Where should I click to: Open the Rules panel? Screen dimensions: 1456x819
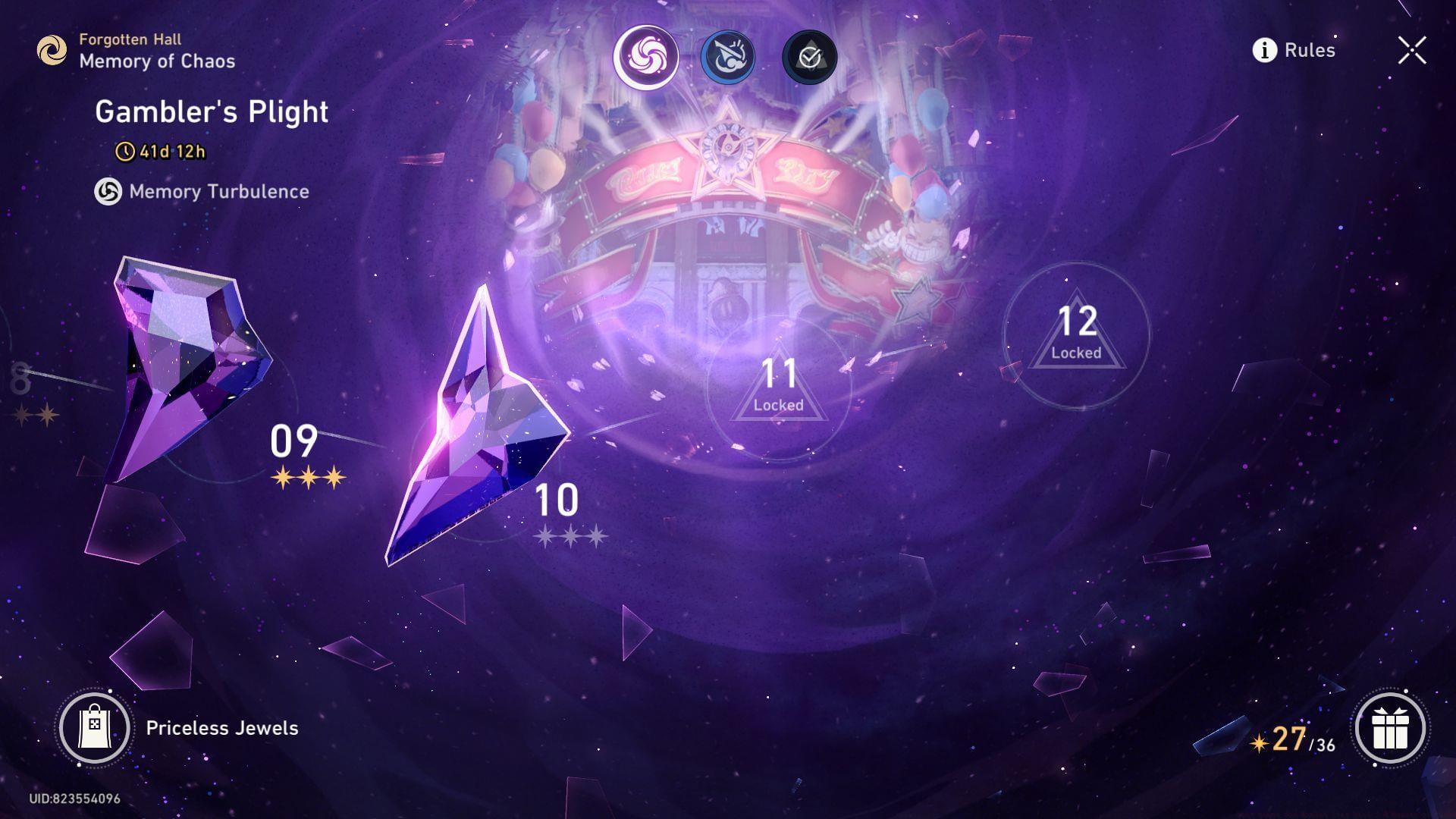tap(1309, 50)
